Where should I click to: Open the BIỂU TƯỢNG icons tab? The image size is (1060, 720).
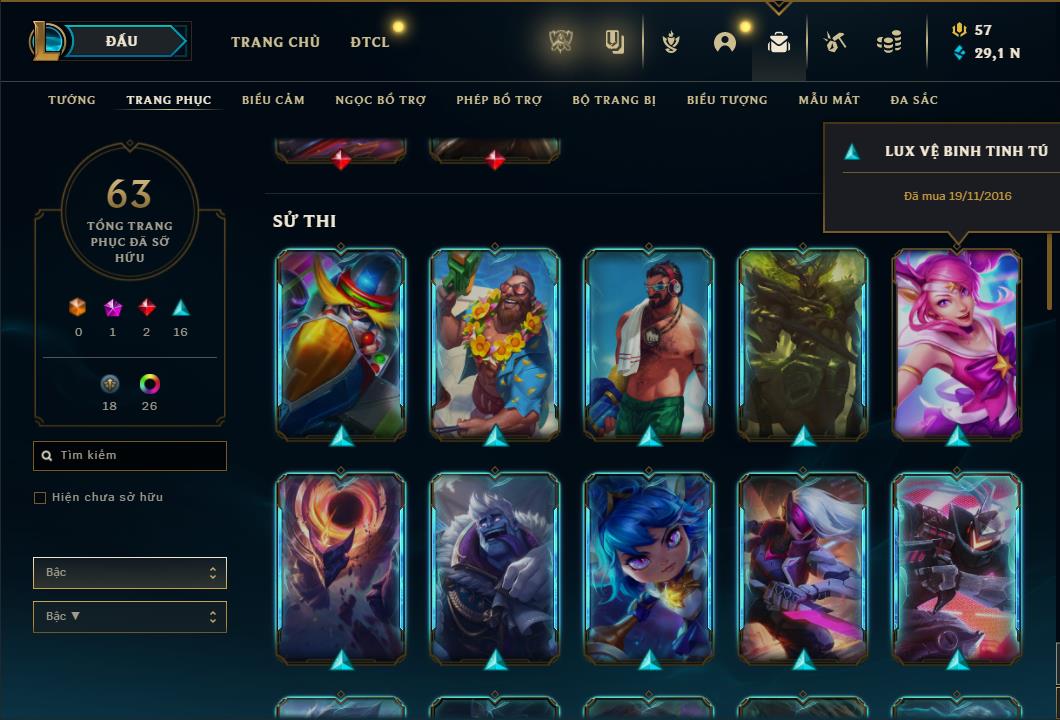(x=727, y=100)
